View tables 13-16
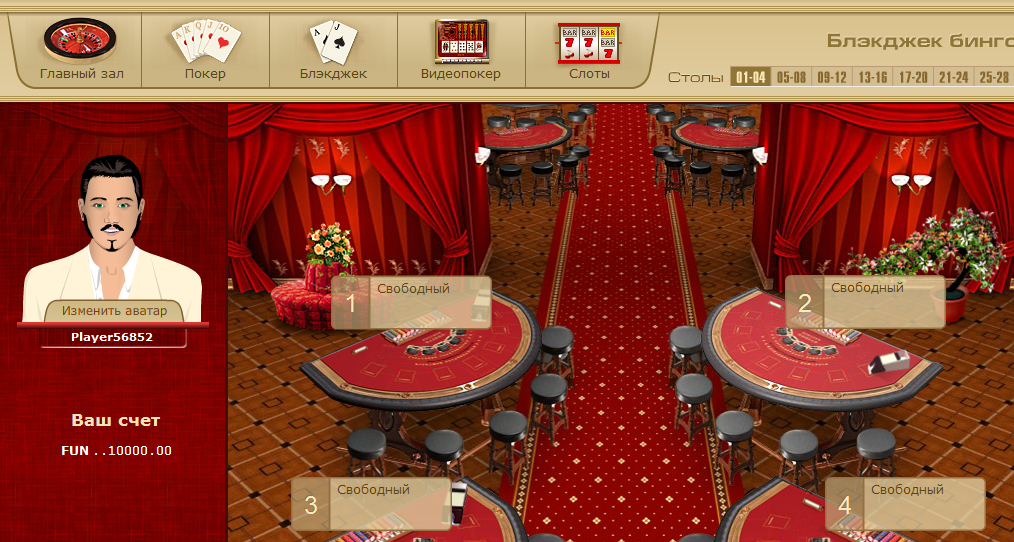Viewport: 1014px width, 542px height. point(872,77)
